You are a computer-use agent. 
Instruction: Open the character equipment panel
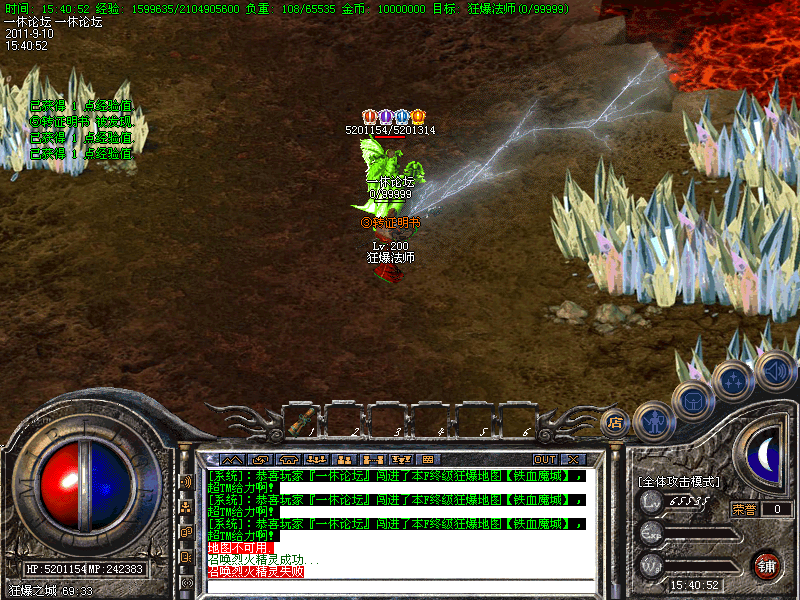[655, 422]
